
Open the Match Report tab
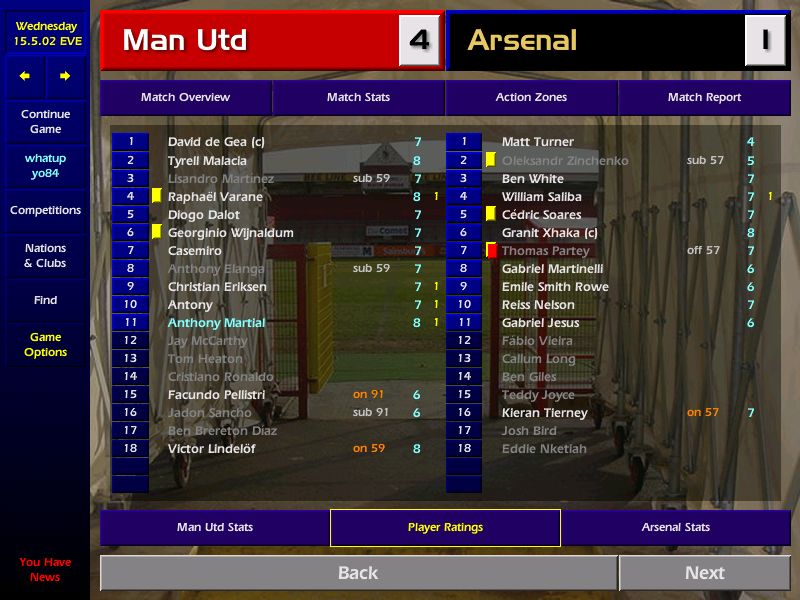pyautogui.click(x=704, y=97)
